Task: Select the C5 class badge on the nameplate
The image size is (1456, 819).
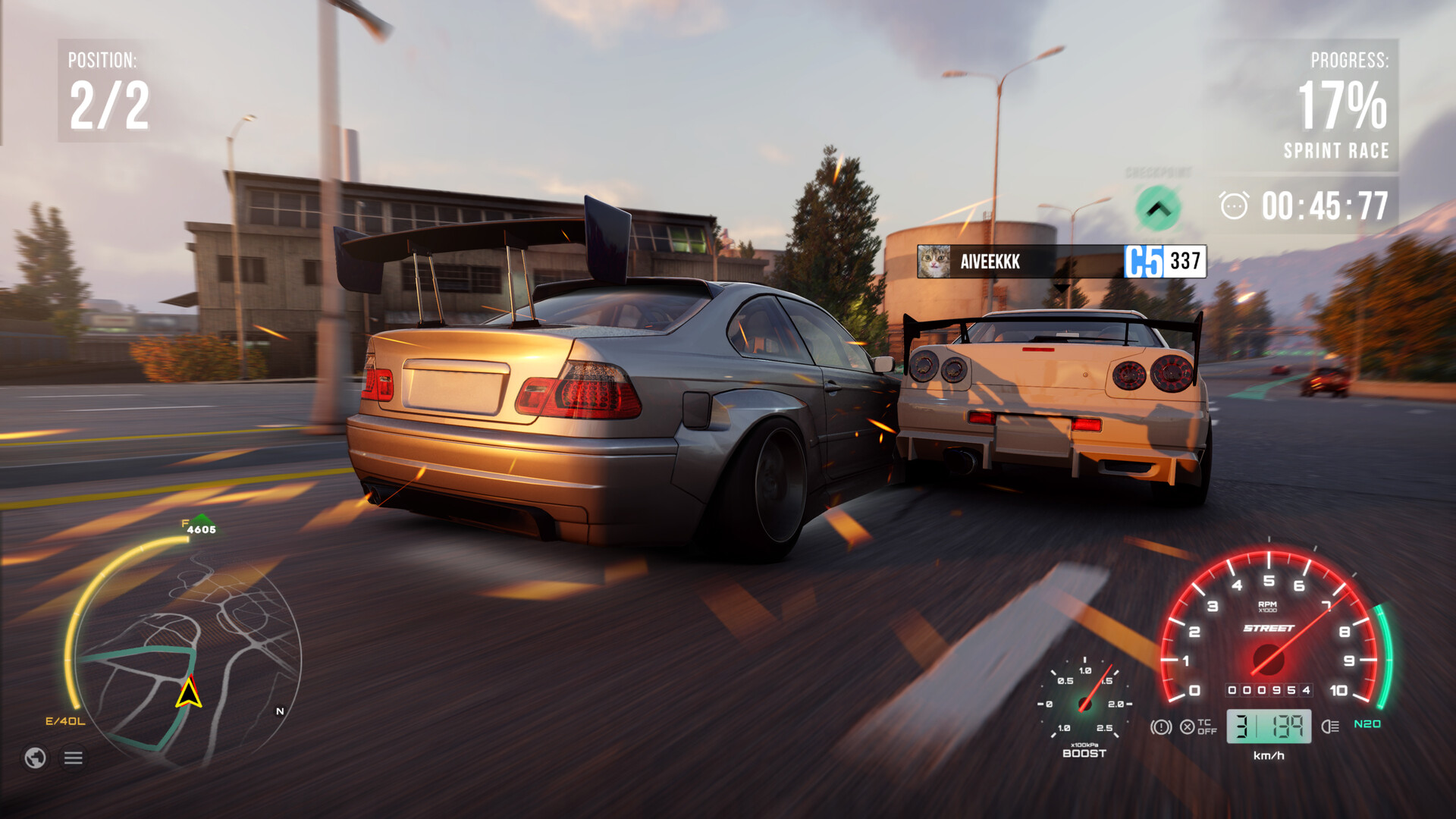Action: coord(1144,262)
